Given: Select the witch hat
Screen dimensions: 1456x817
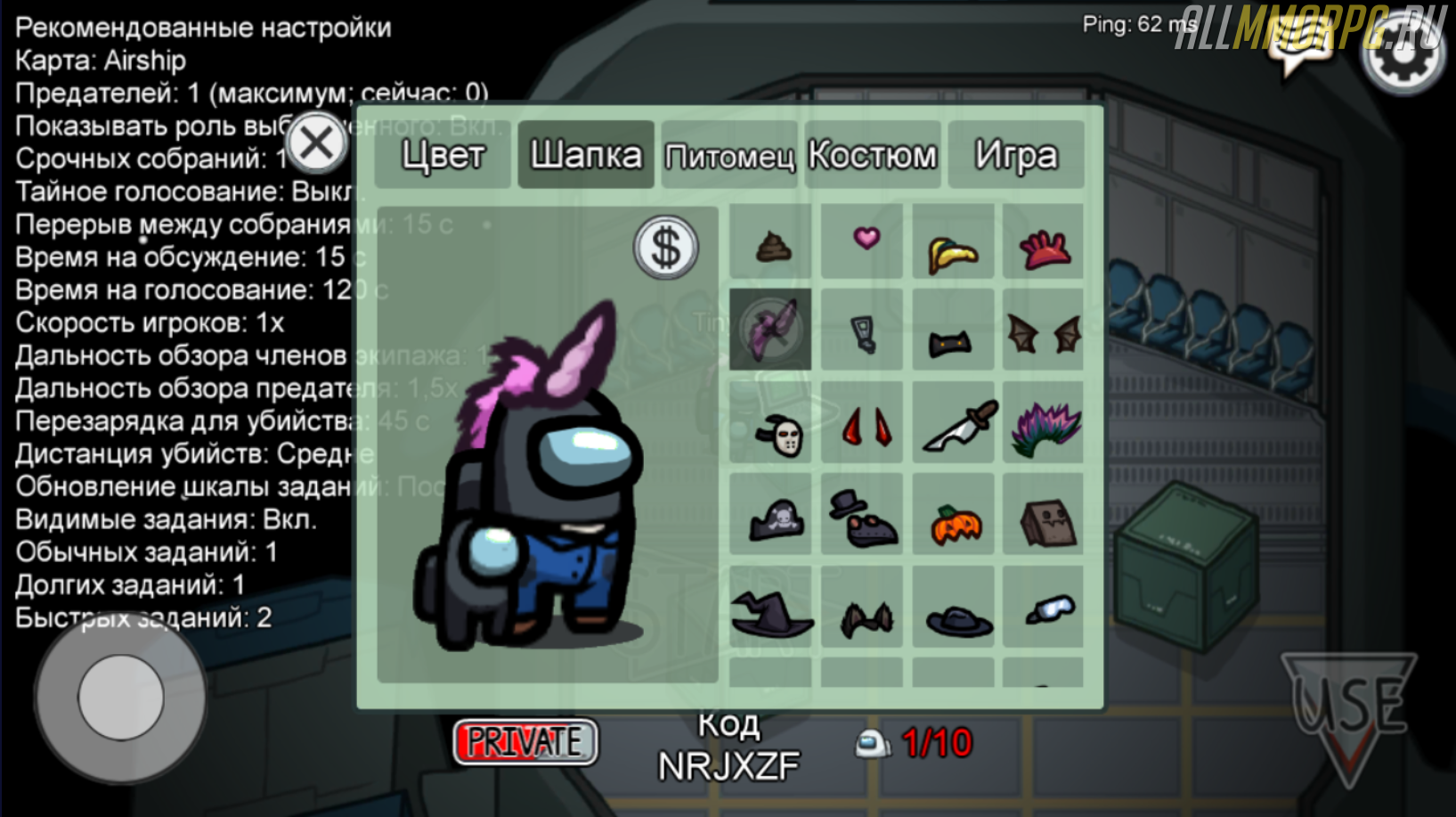Looking at the screenshot, I should pyautogui.click(x=771, y=614).
